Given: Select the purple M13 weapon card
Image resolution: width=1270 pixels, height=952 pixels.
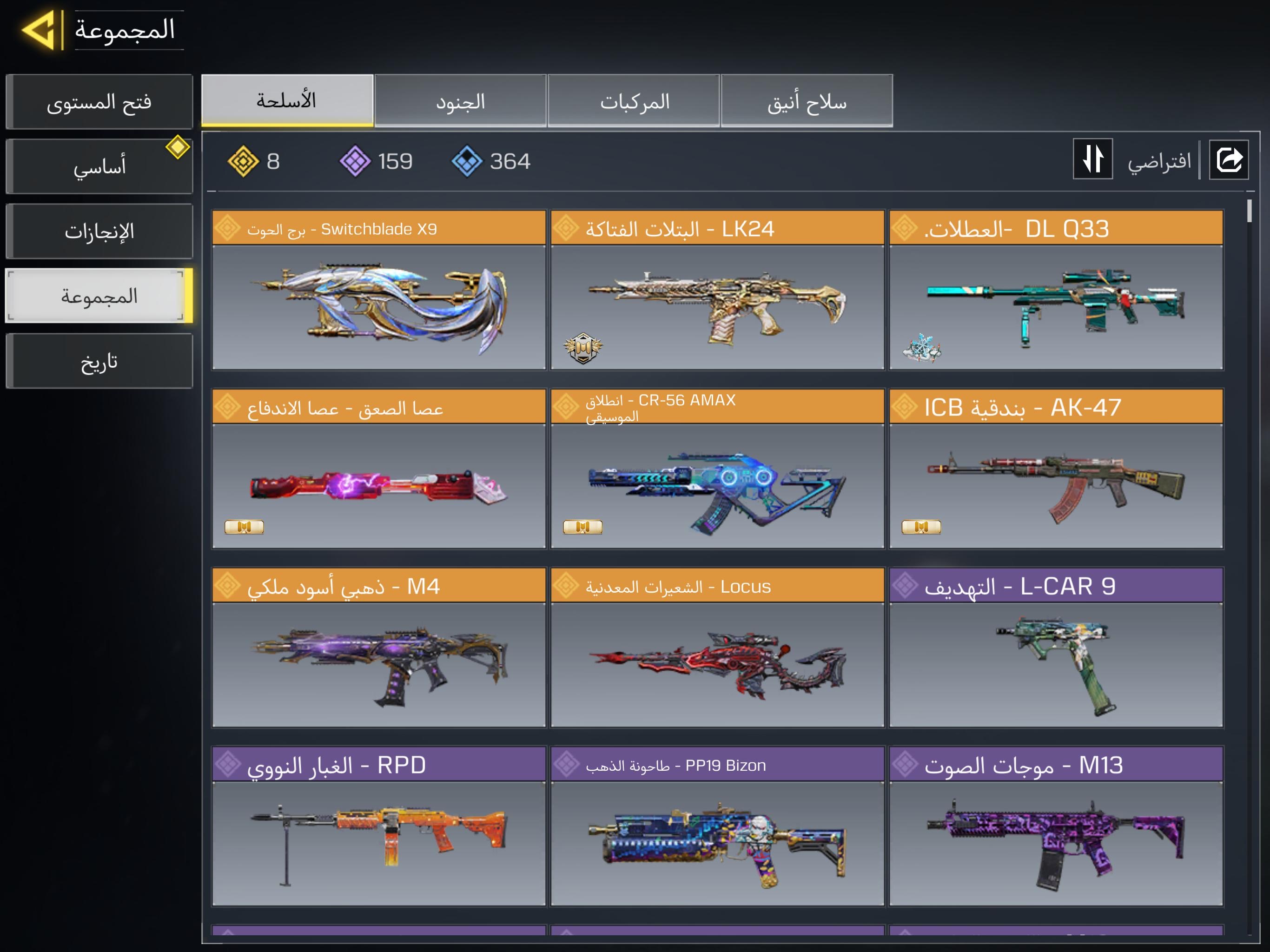Looking at the screenshot, I should (1056, 826).
